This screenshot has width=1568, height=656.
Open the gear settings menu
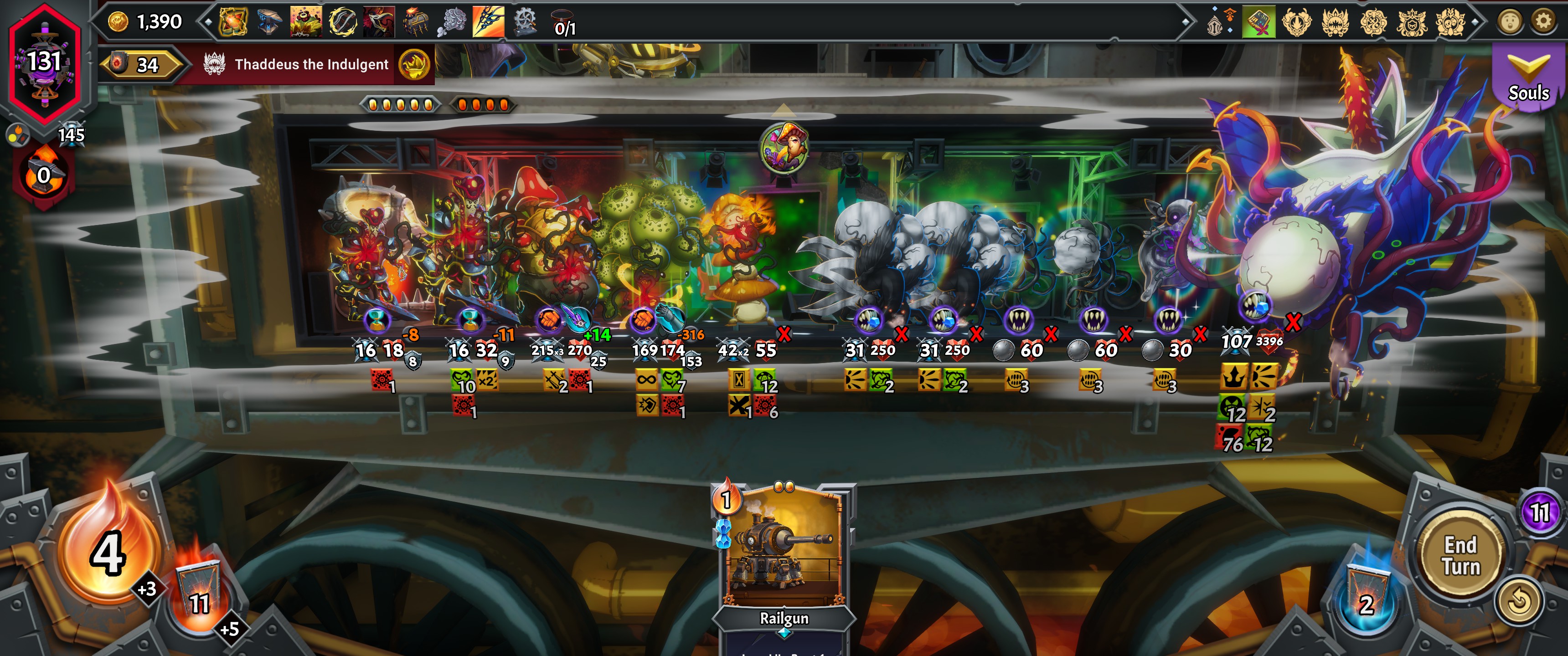point(1543,22)
